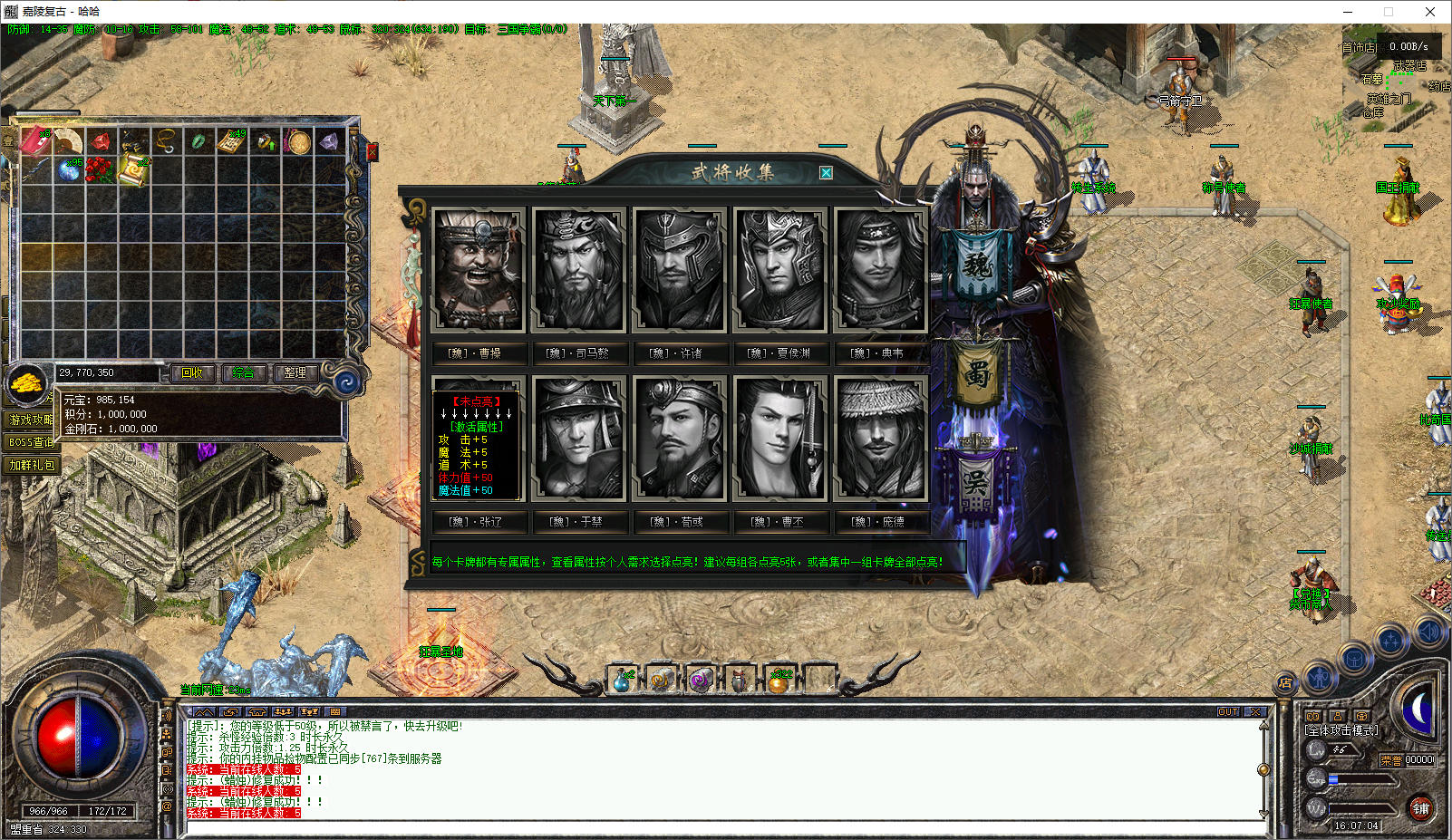
Task: Select the red roses item in the bag
Action: 101,169
